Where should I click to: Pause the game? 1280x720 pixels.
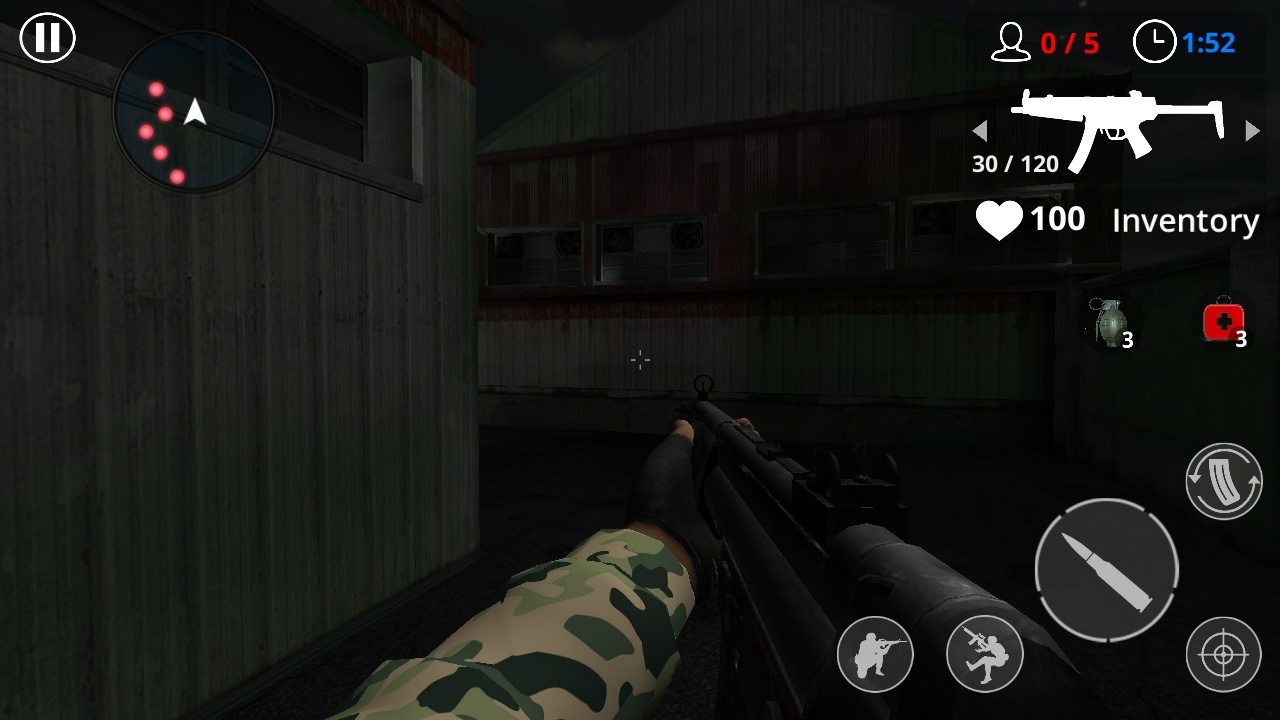(x=47, y=38)
